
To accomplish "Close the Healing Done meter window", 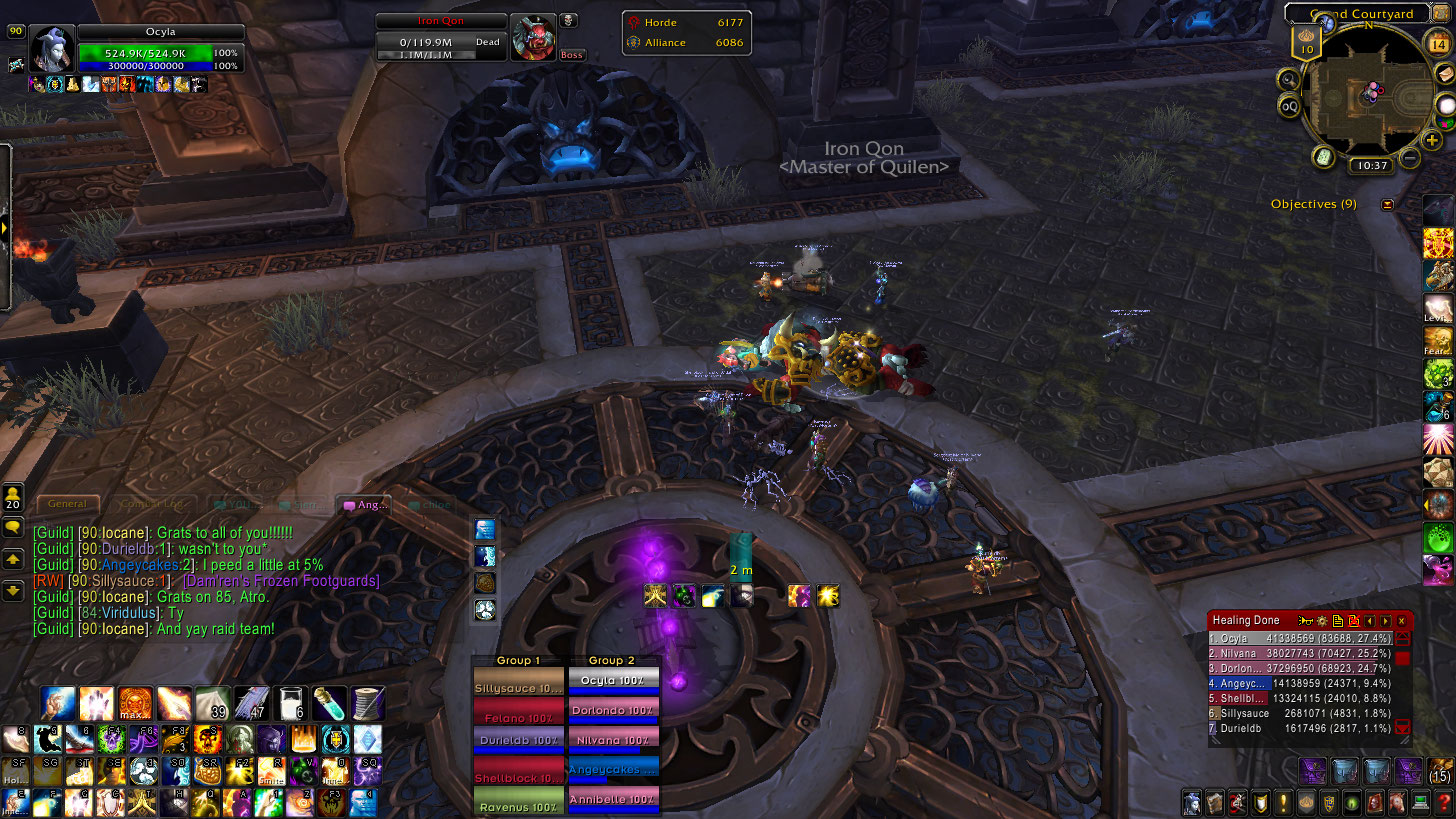I will 1401,621.
